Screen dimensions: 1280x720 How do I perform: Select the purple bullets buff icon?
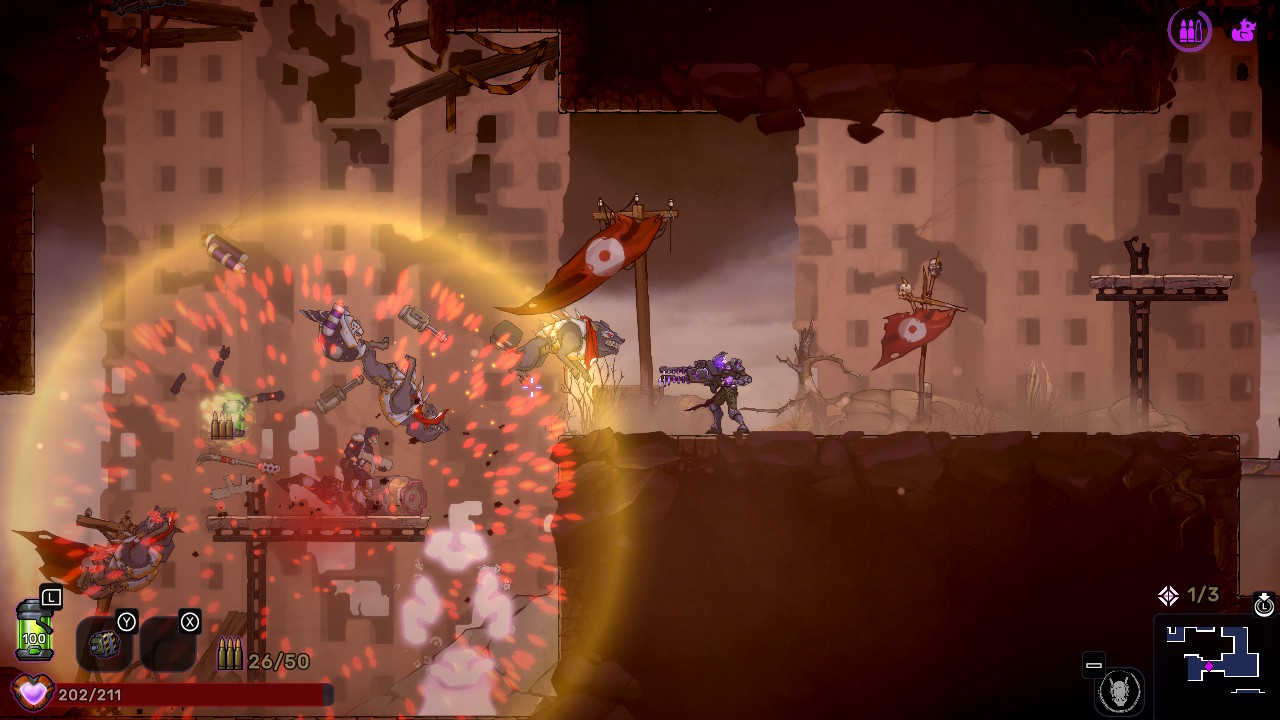[x=1189, y=30]
